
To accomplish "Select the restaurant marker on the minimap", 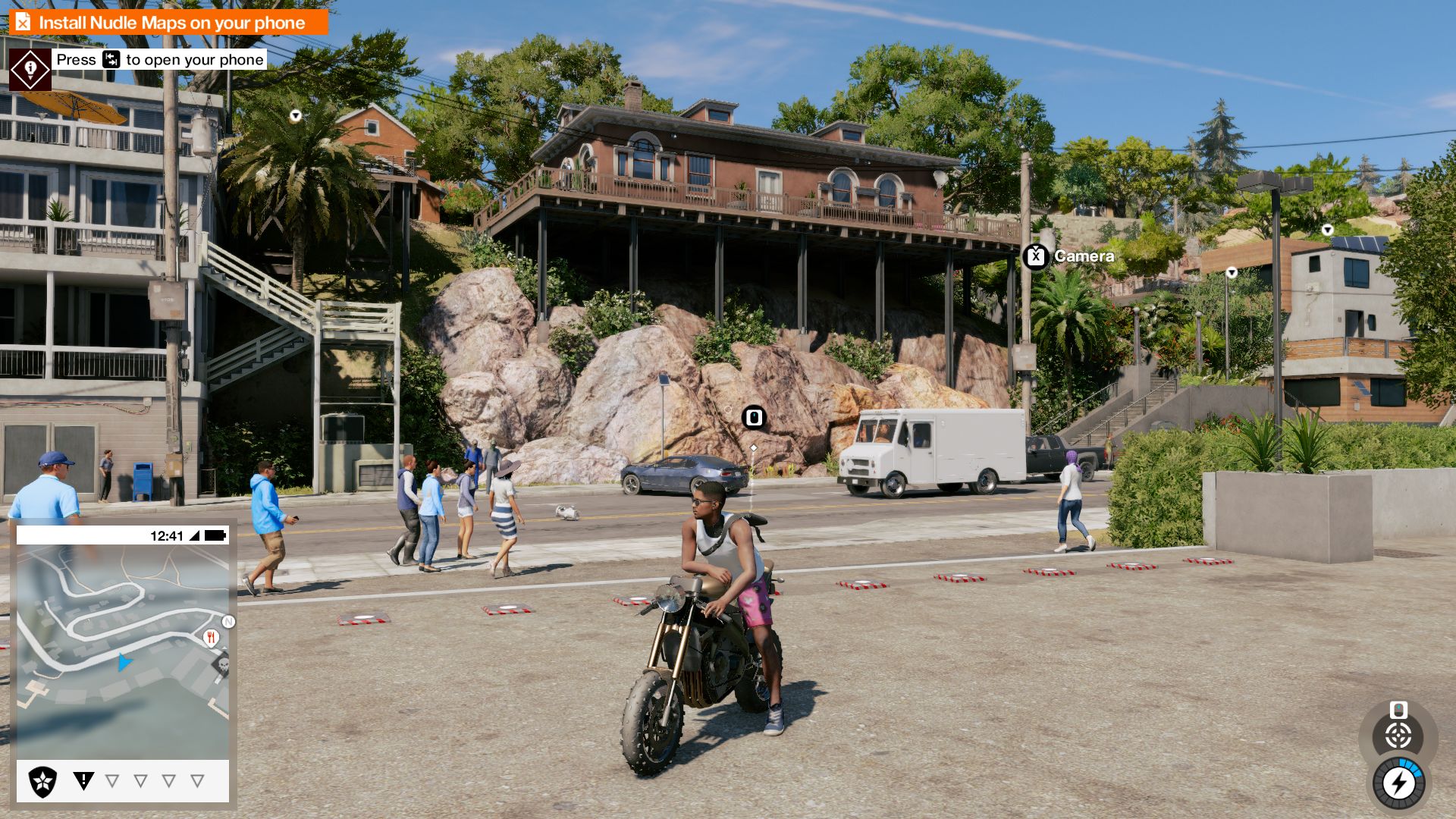I will click(x=211, y=638).
